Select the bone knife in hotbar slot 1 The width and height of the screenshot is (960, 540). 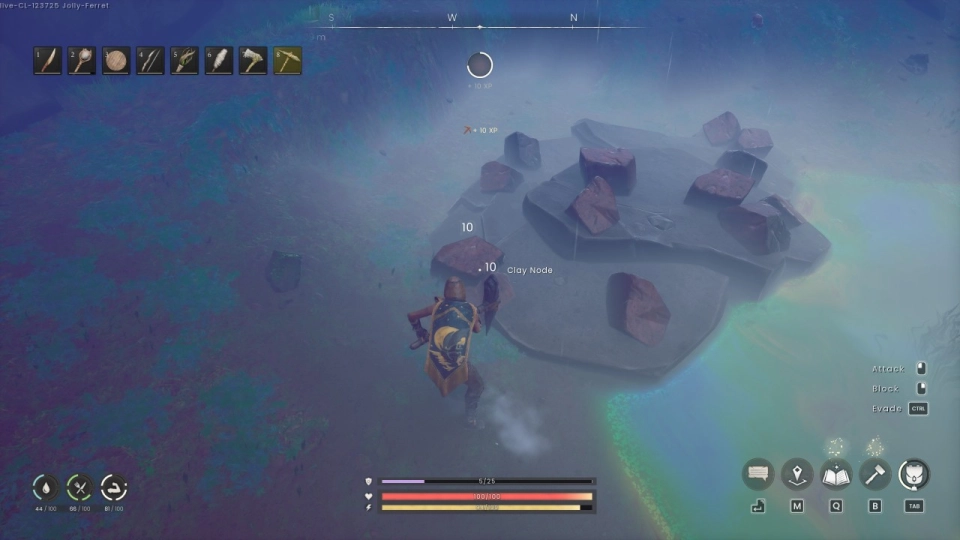point(48,61)
